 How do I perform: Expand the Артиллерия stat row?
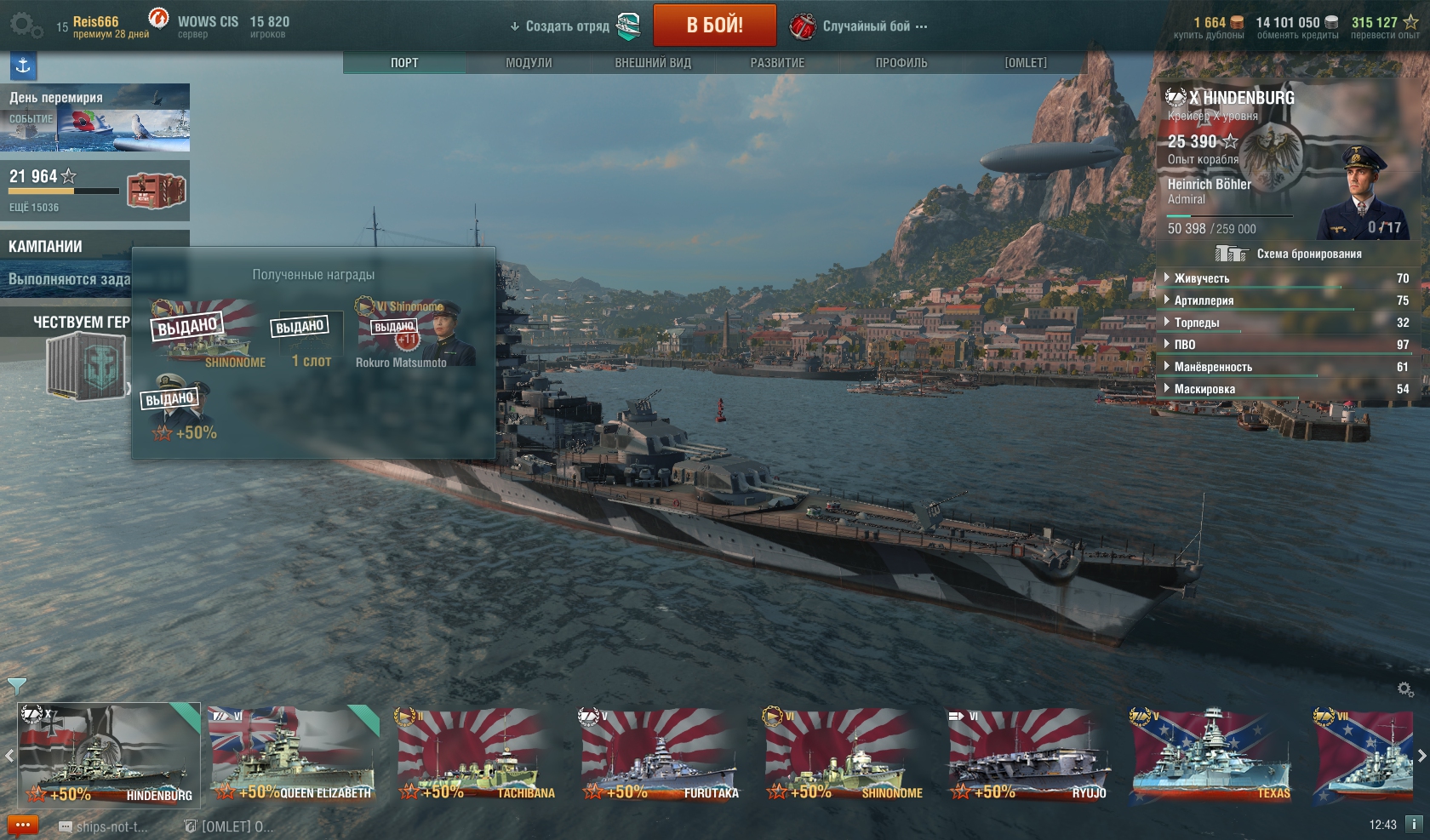pyautogui.click(x=1204, y=300)
